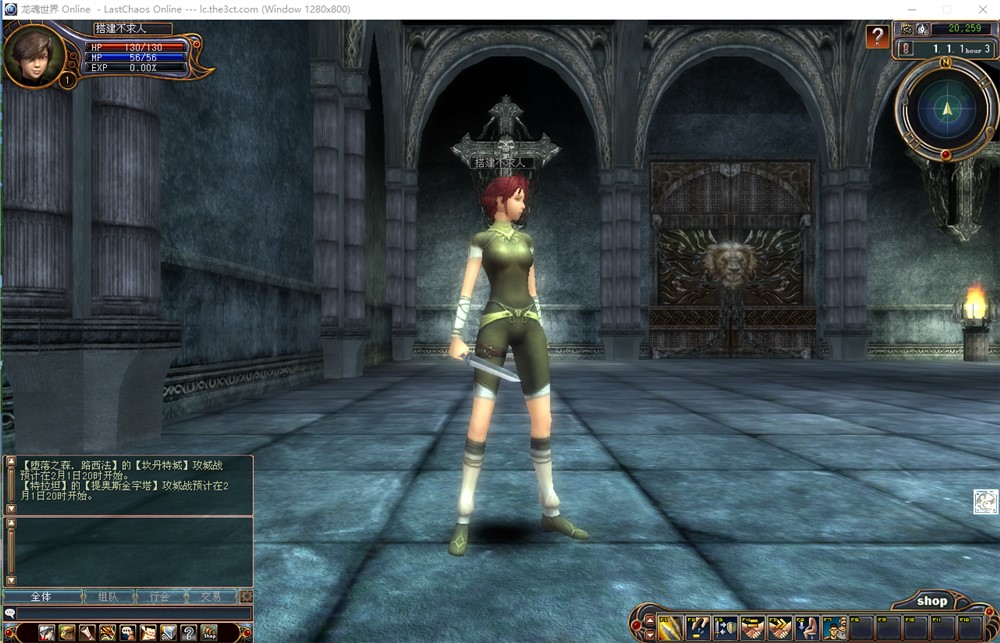Activate the F6 sit down action

(x=806, y=628)
